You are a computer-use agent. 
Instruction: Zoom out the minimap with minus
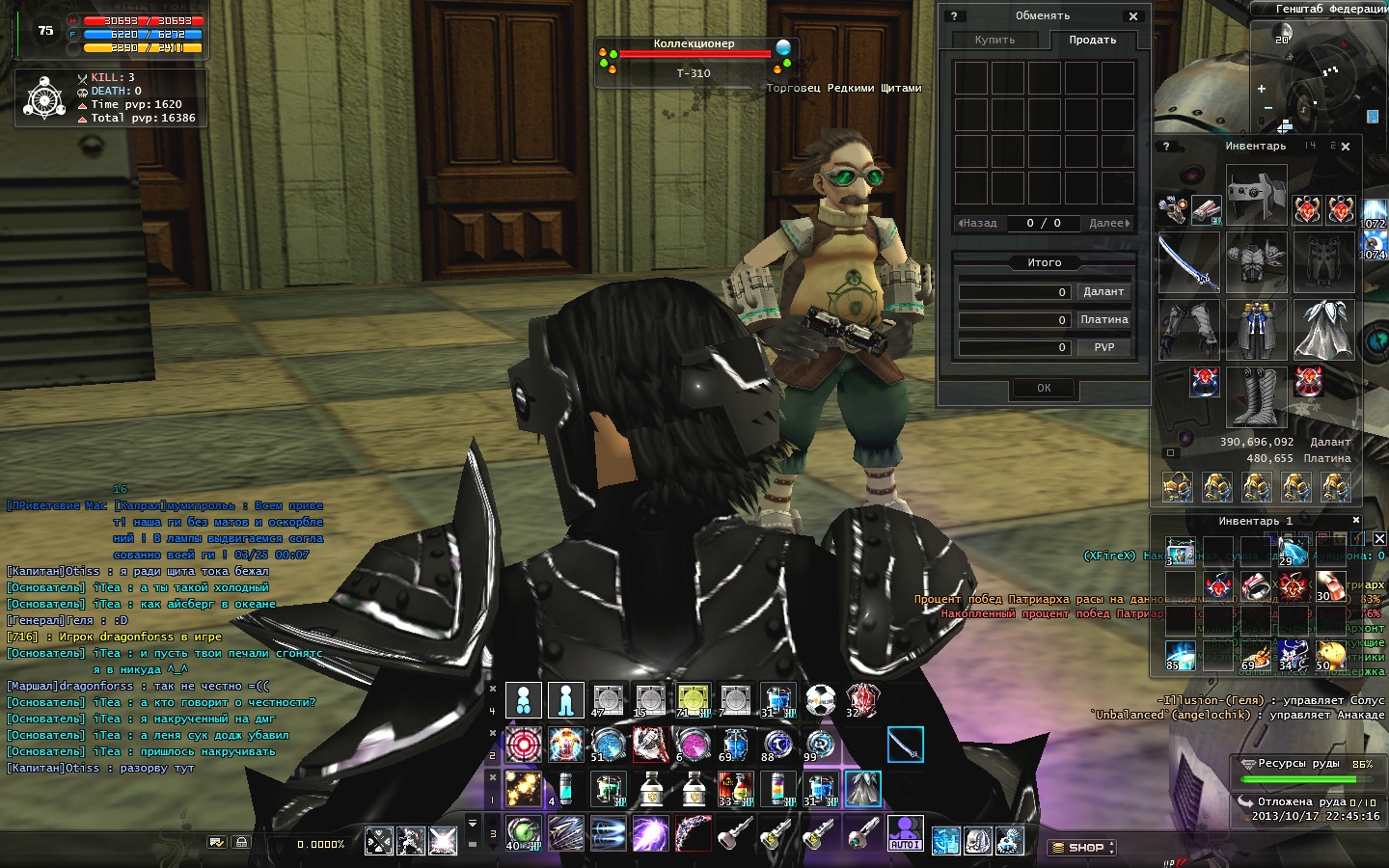[1267, 107]
